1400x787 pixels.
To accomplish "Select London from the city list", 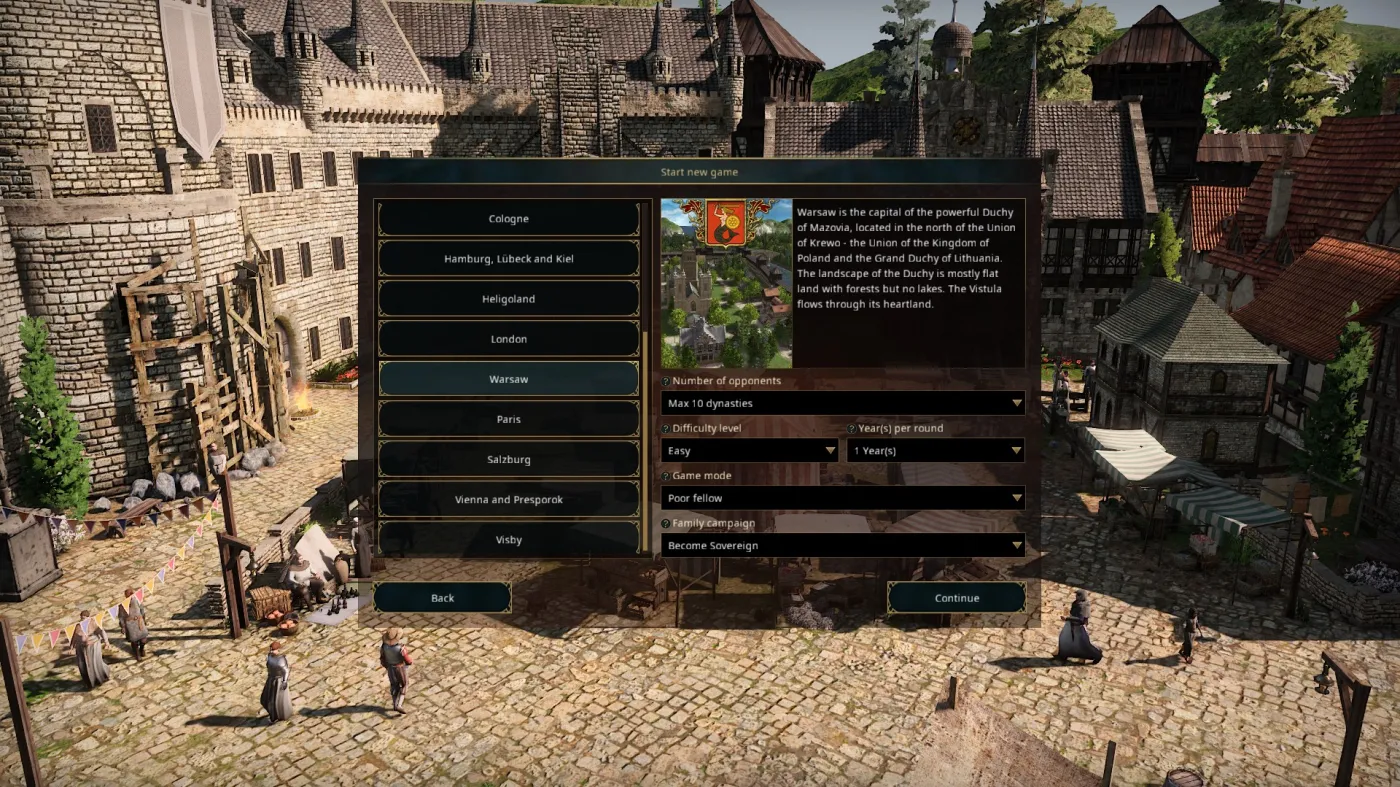I will coord(508,338).
